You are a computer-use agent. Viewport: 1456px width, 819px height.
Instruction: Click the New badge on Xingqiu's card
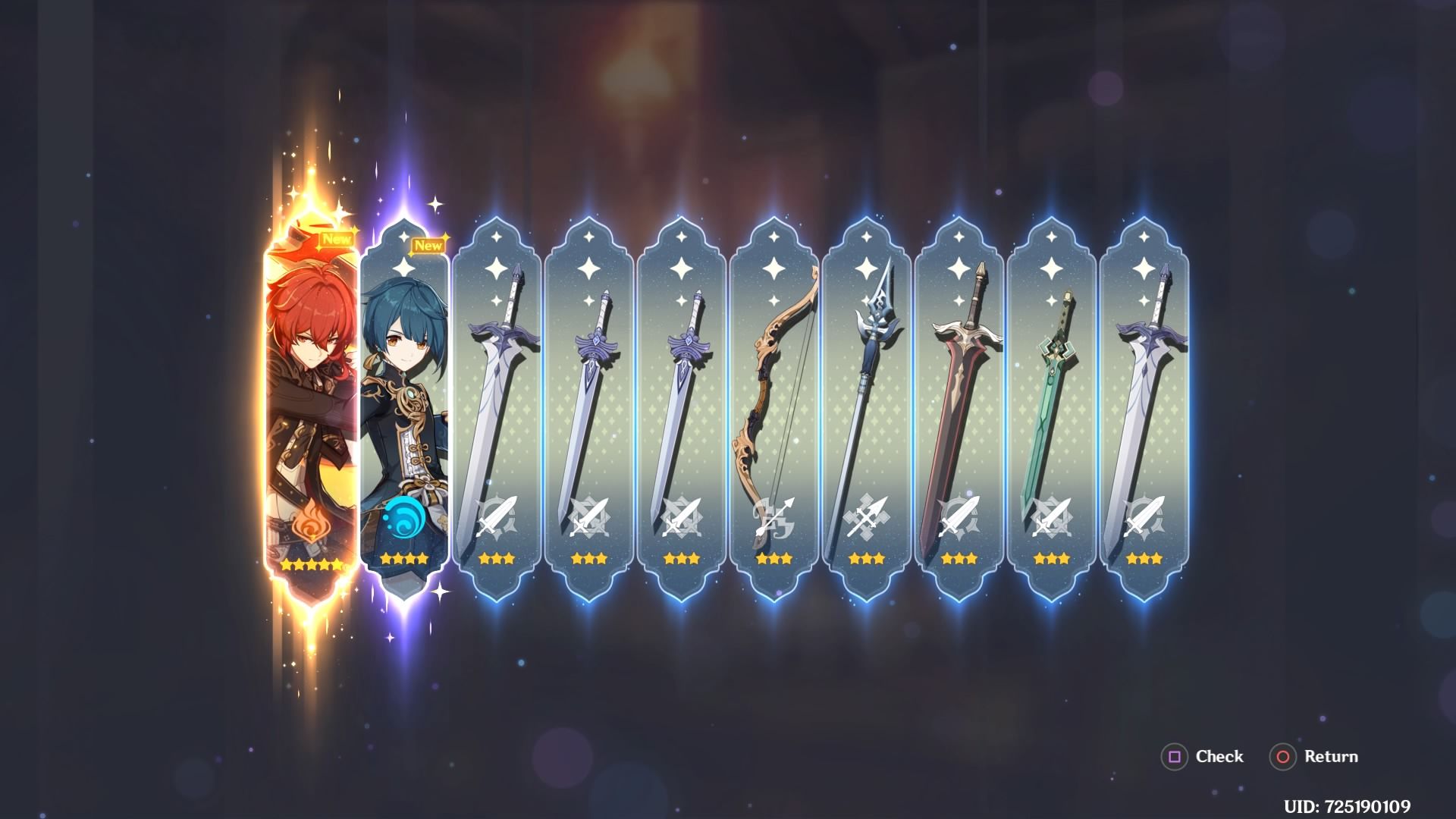click(428, 244)
